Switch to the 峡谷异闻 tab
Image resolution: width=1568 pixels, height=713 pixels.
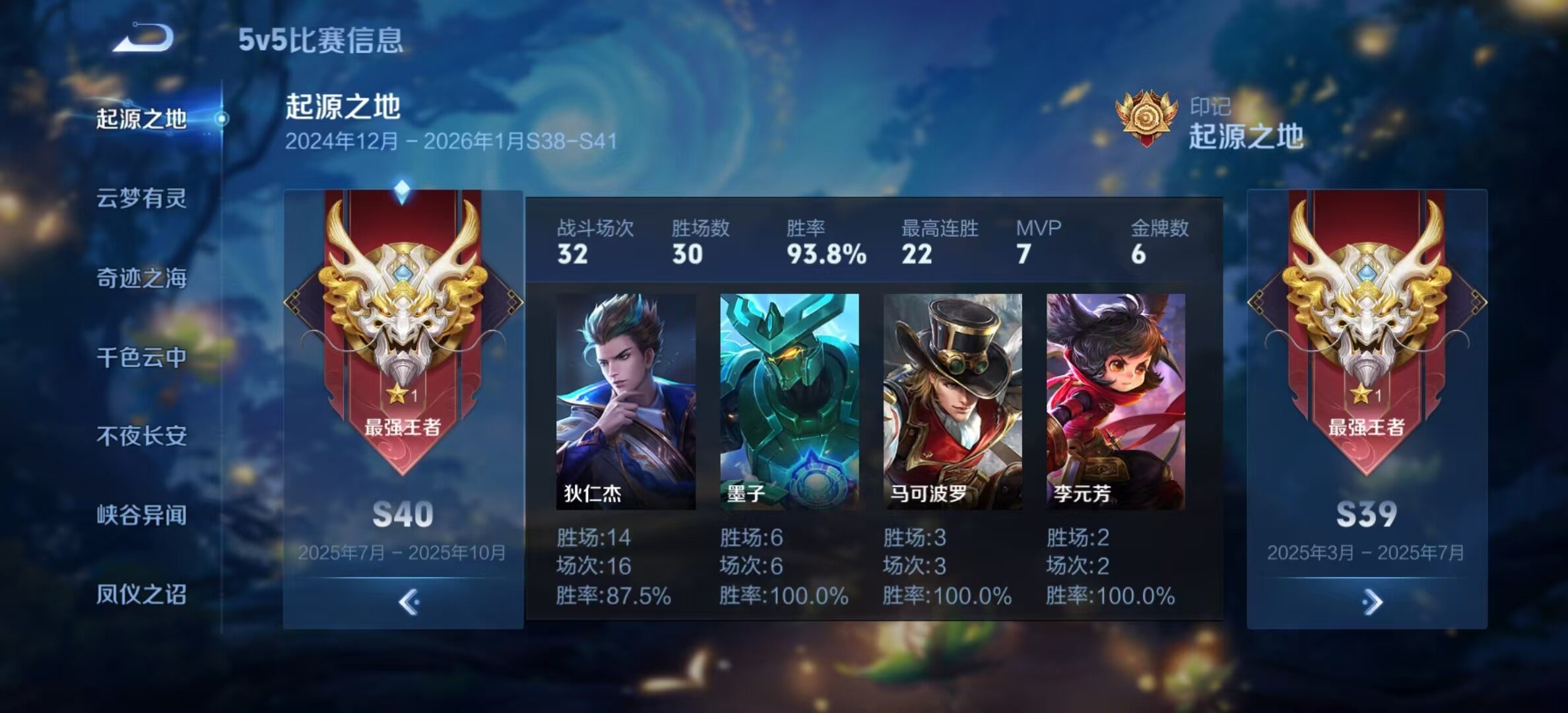142,515
